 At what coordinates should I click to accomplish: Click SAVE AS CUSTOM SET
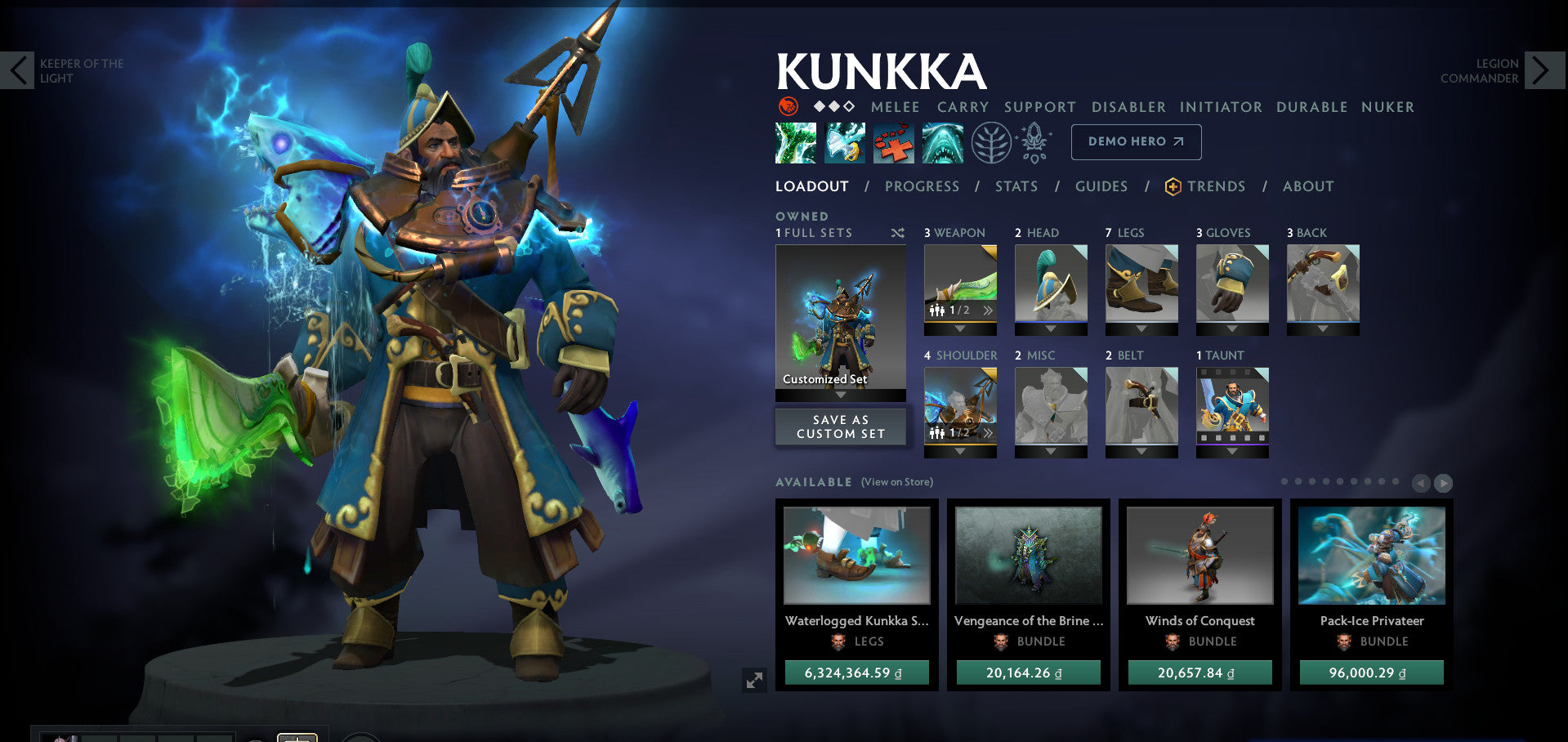(x=840, y=426)
